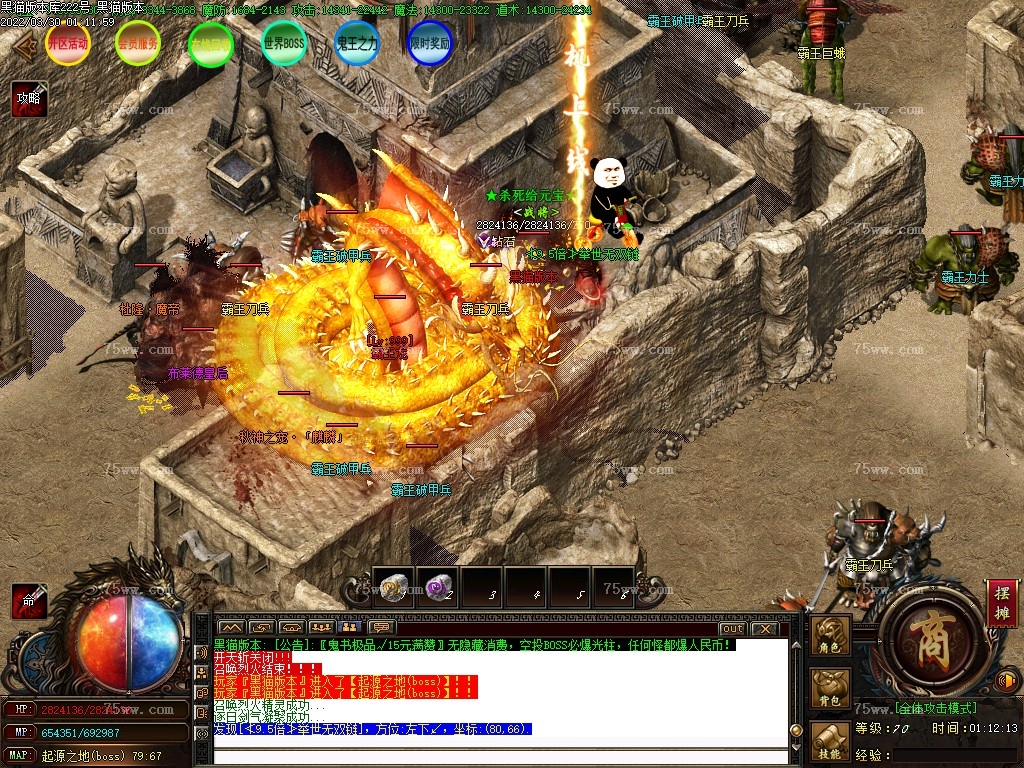Open the 攻略 guide icon
1024x768 pixels.
(30, 98)
